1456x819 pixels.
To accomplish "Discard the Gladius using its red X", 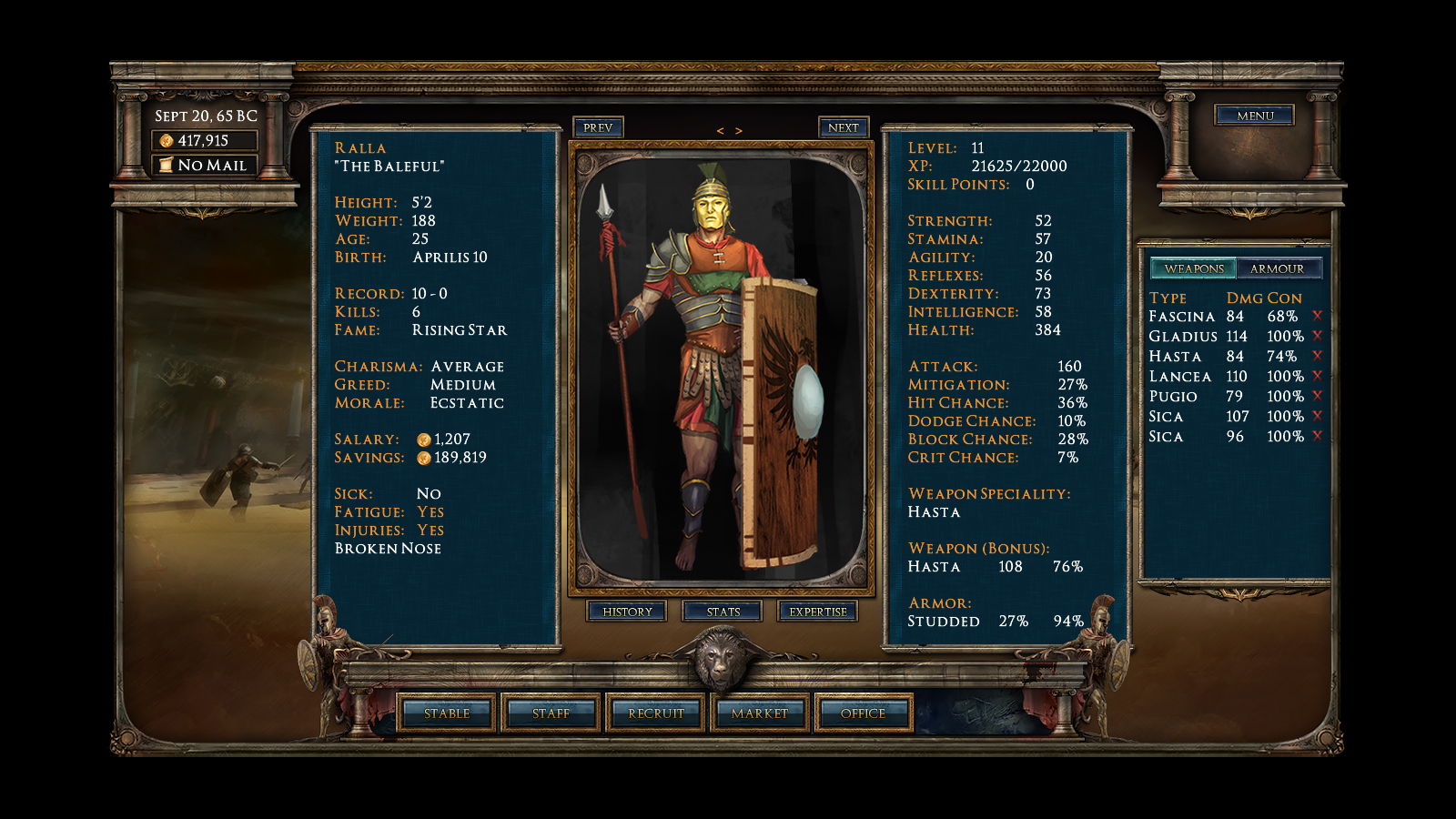I will tap(1317, 336).
